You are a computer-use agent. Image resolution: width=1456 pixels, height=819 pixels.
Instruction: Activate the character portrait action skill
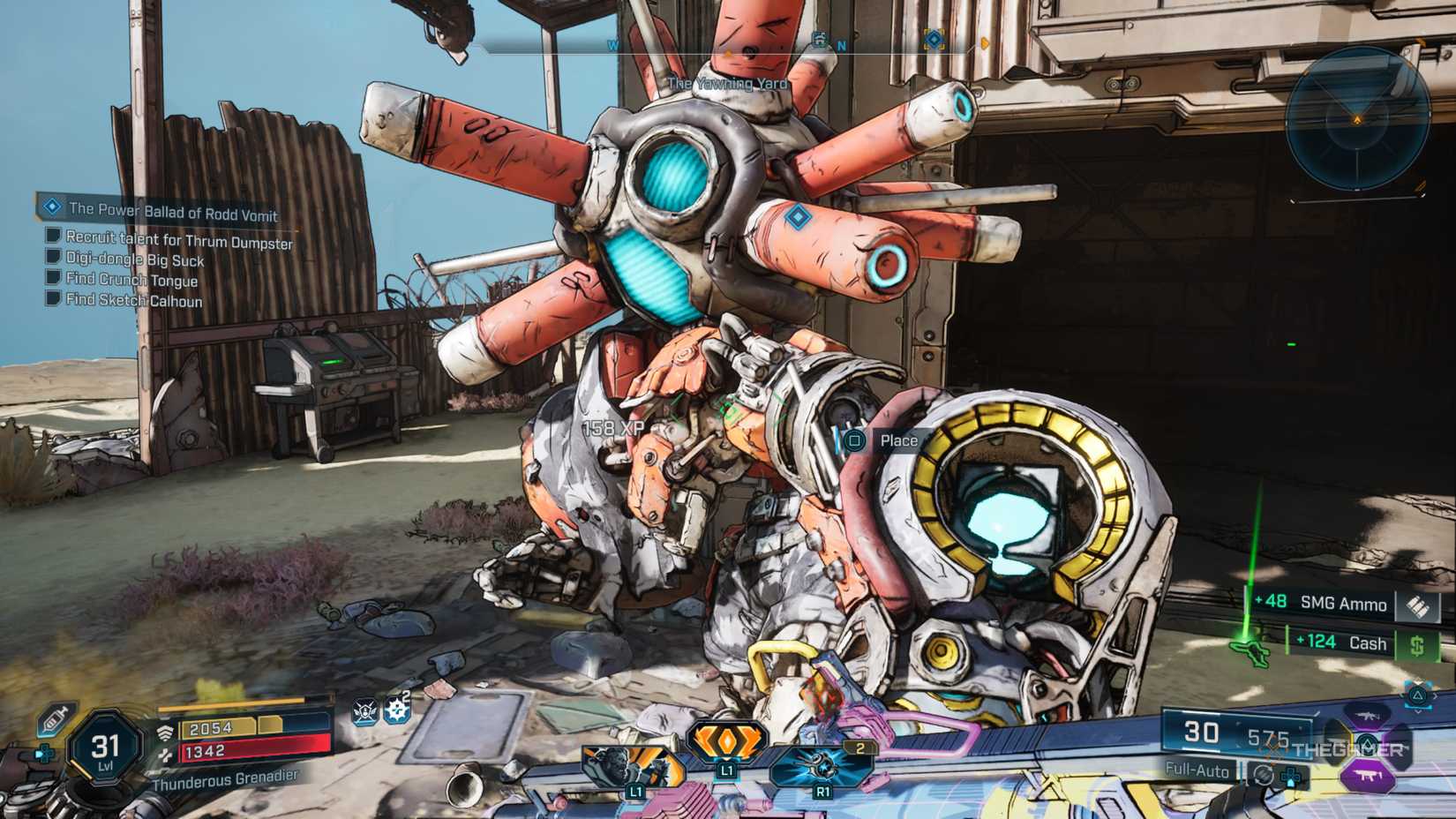(633, 766)
